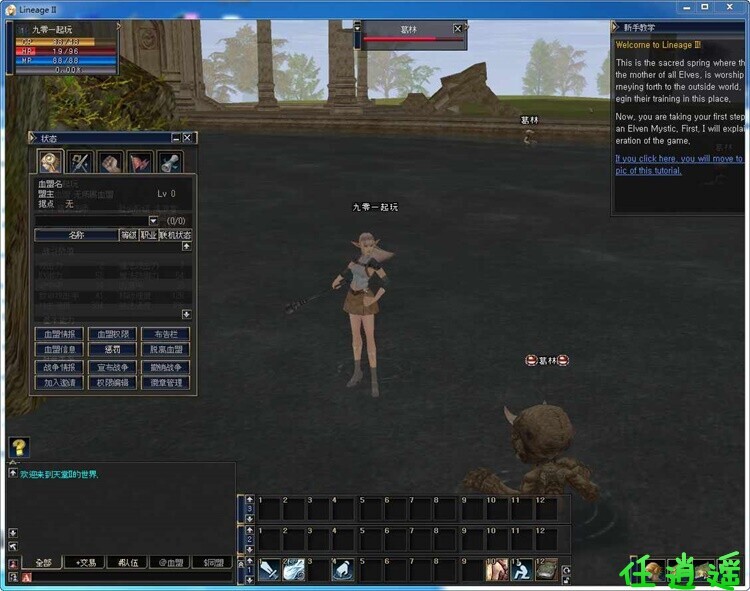Open 徽章管理 crest management

pyautogui.click(x=165, y=383)
